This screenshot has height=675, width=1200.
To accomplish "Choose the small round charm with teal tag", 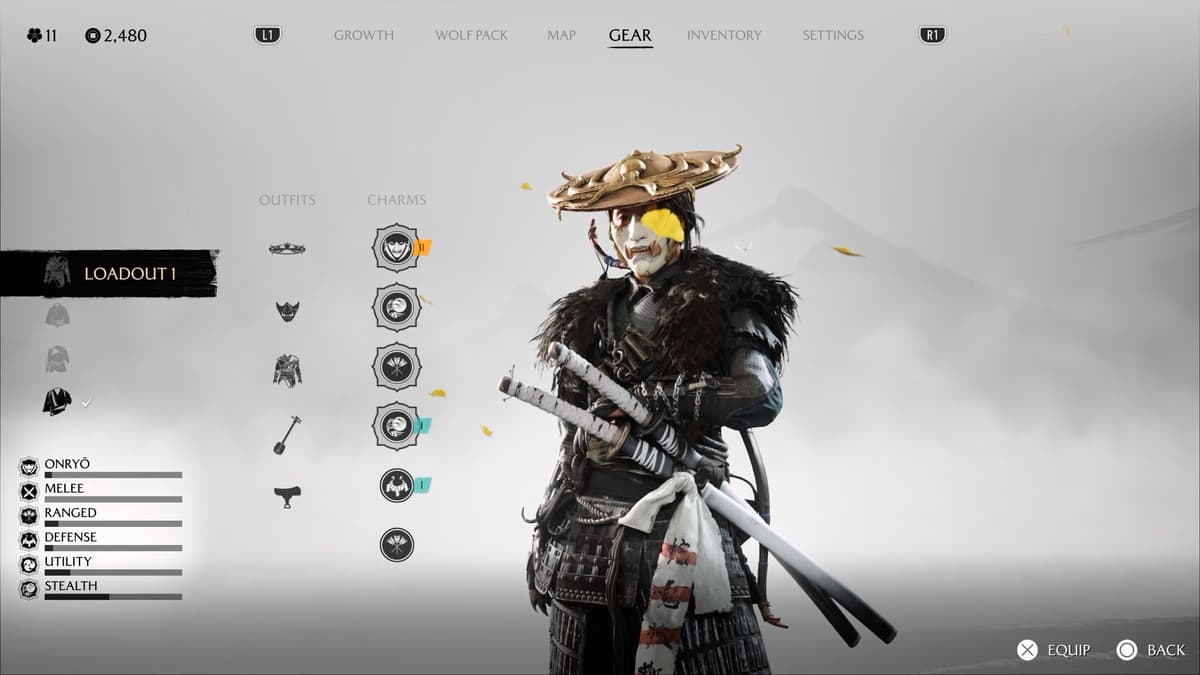I will (x=397, y=486).
